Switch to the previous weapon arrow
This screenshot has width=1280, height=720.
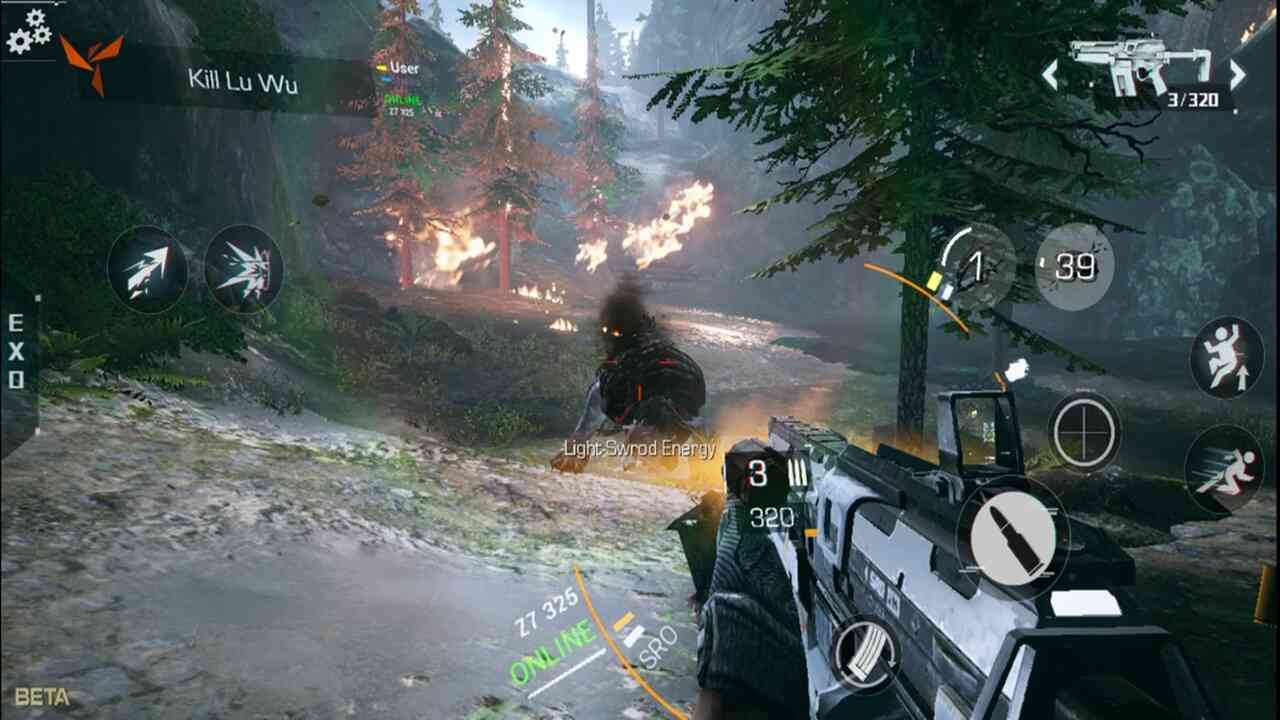pos(1050,75)
